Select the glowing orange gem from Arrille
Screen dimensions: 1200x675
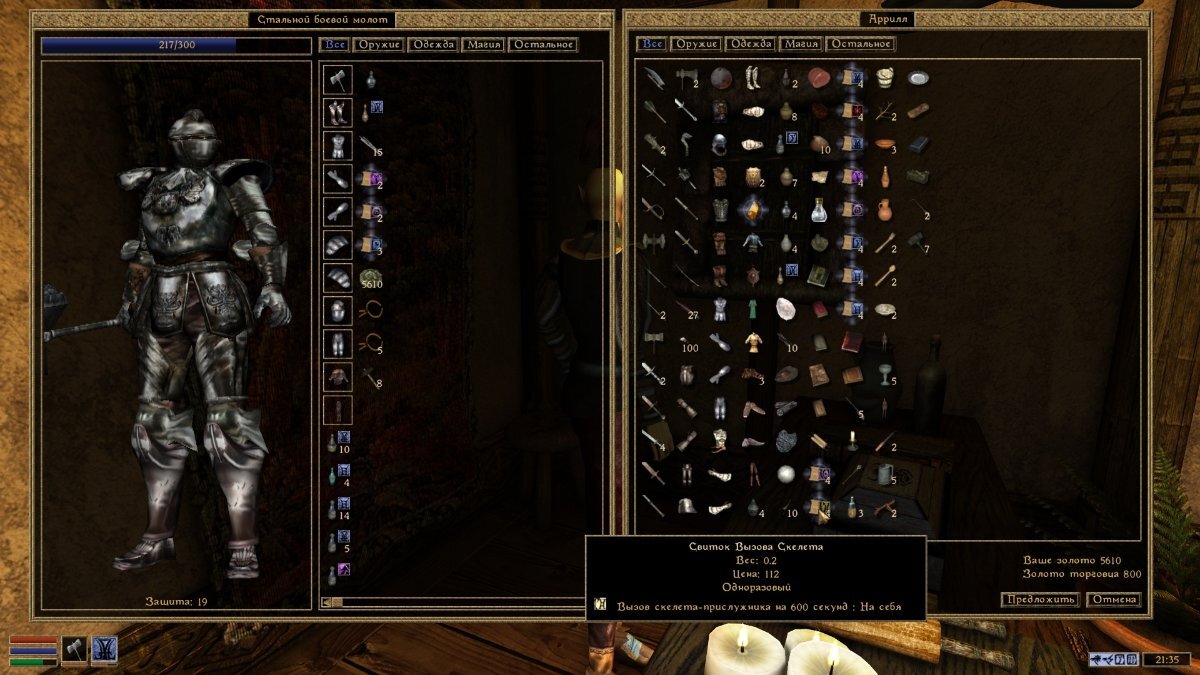(x=753, y=210)
